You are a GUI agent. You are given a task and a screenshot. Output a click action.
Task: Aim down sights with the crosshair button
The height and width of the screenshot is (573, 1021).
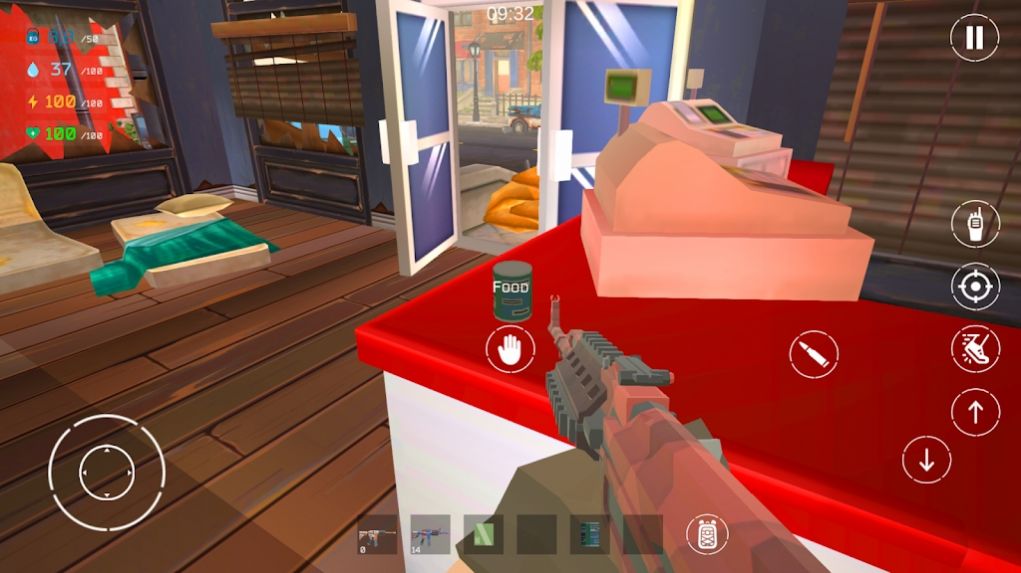click(x=974, y=288)
